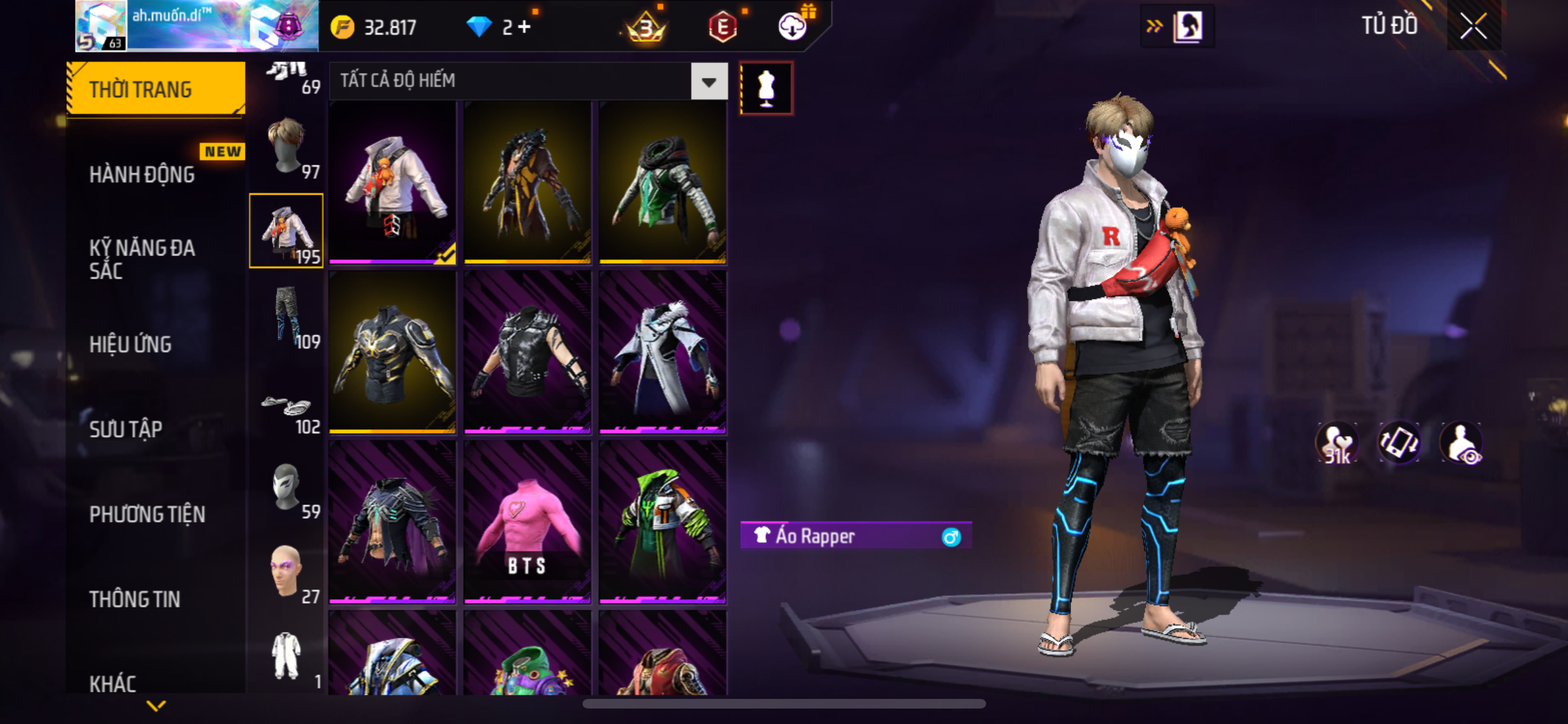Open the Hành Động menu
This screenshot has width=1568, height=724.
coord(142,174)
